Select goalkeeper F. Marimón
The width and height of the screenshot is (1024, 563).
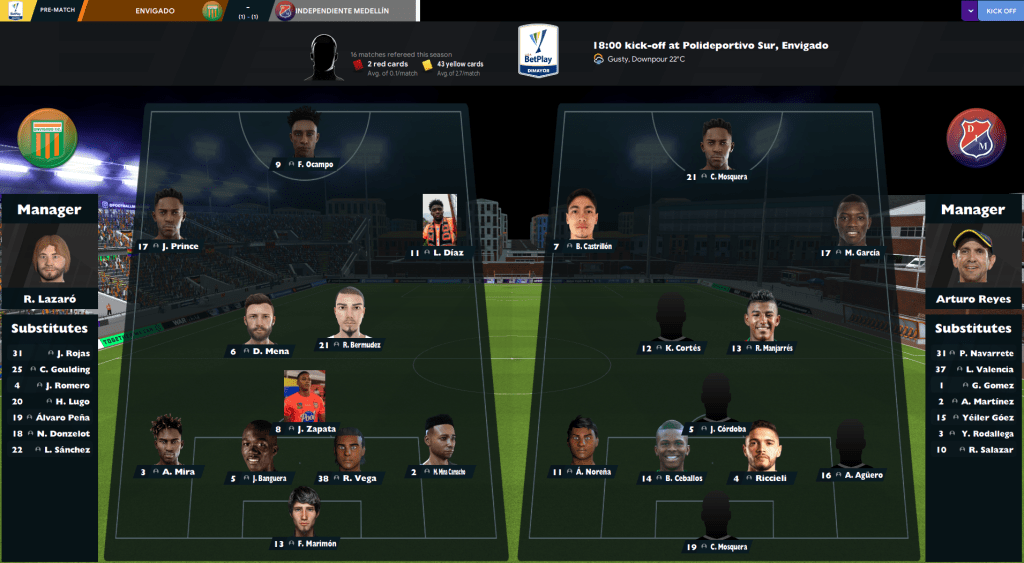303,517
